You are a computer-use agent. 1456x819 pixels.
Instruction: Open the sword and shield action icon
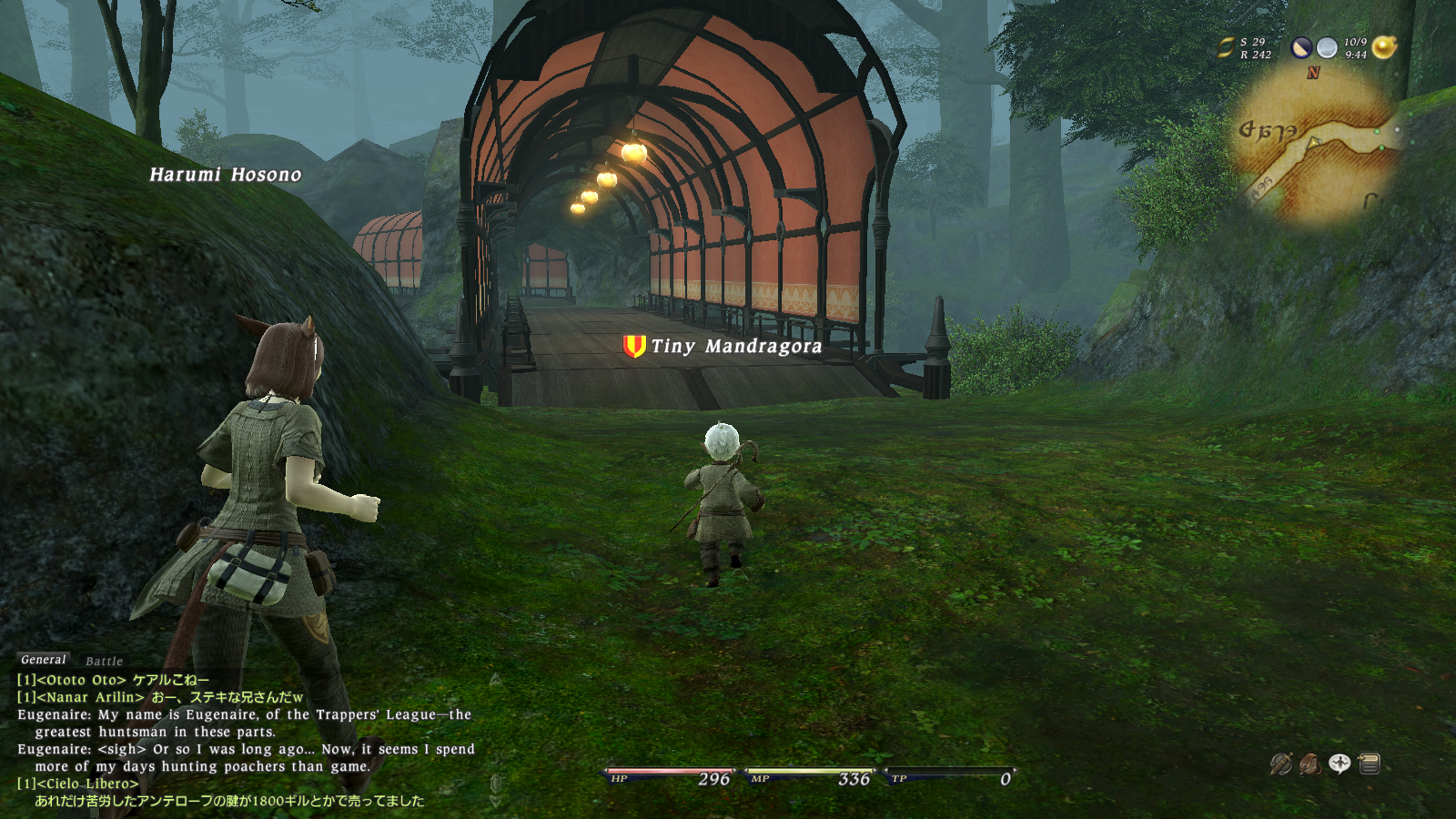[1281, 763]
